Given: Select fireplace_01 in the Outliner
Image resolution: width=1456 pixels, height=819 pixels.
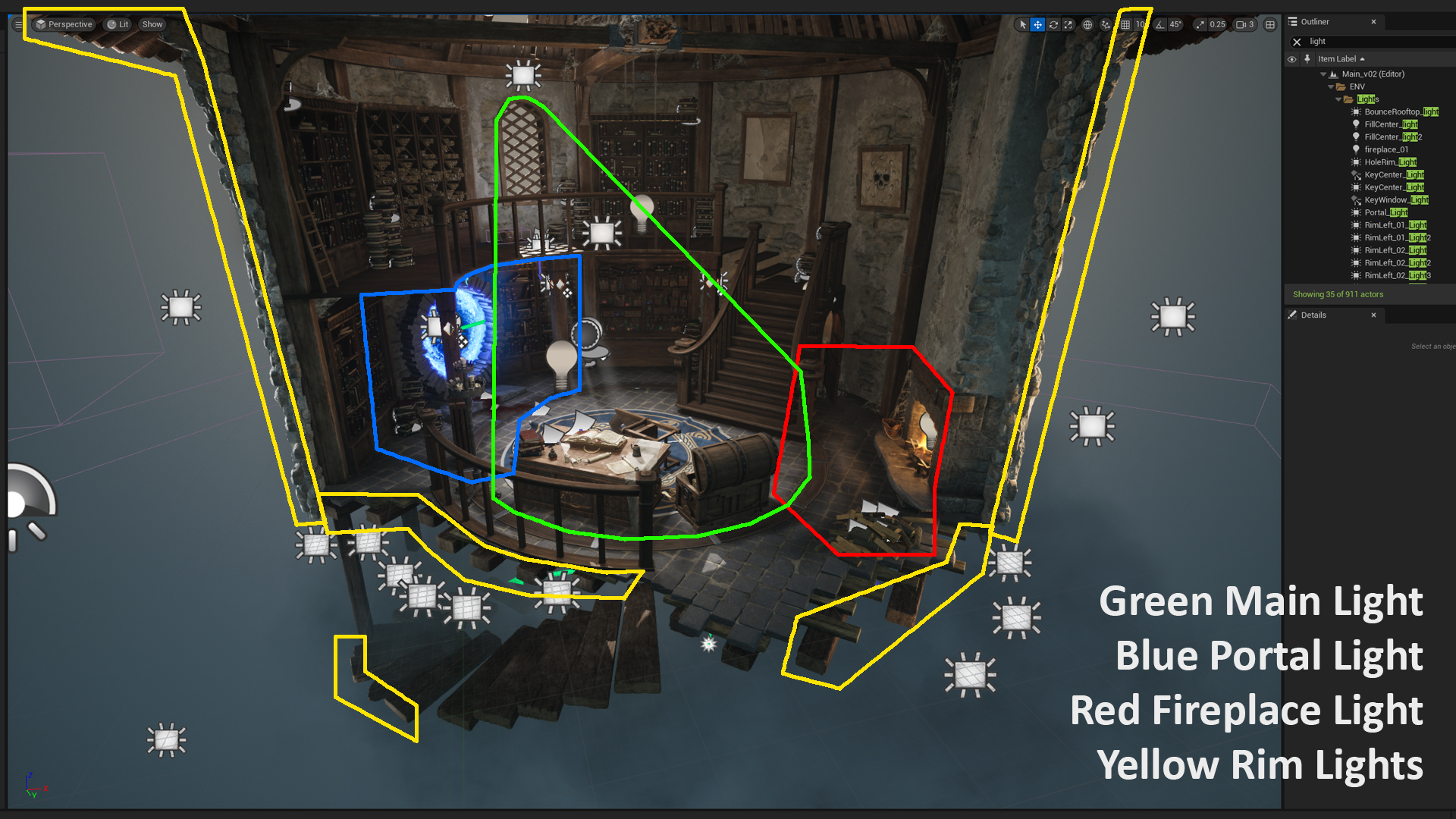Looking at the screenshot, I should pyautogui.click(x=1386, y=149).
